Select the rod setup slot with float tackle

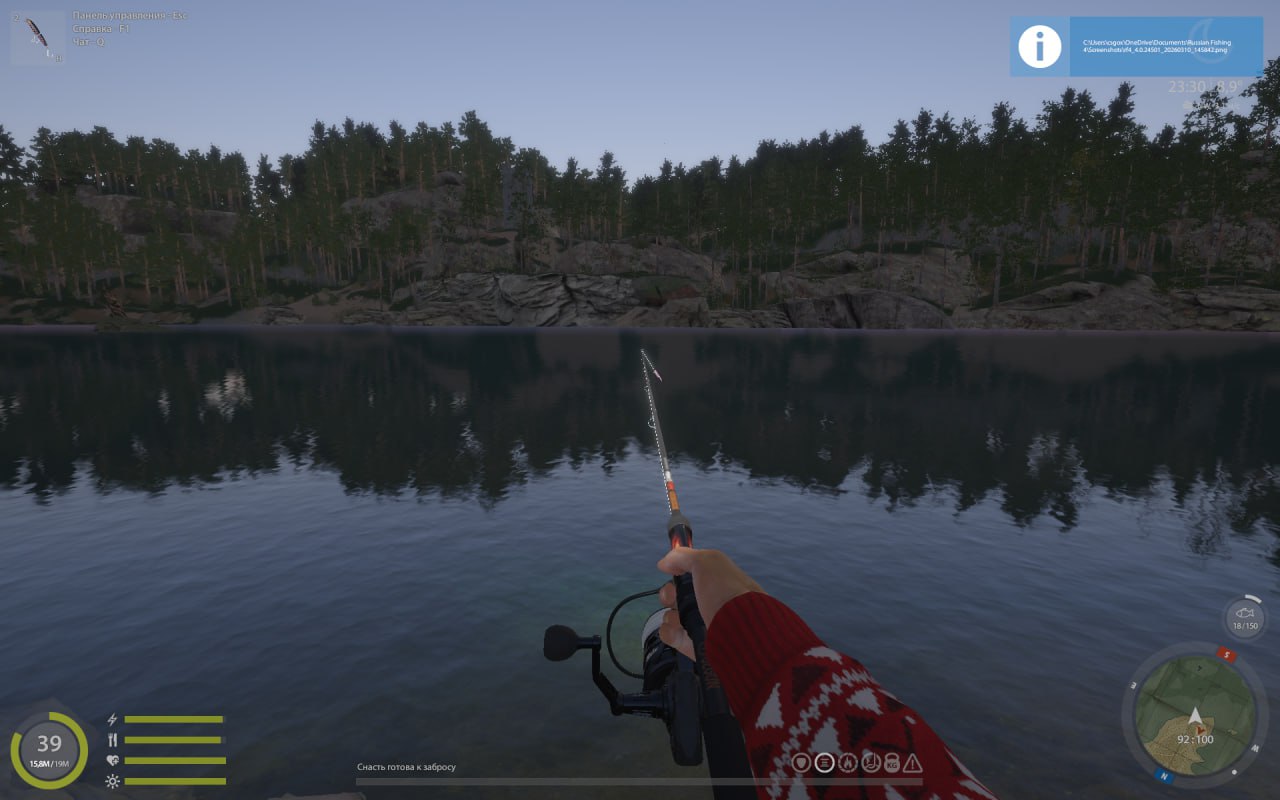click(x=38, y=38)
